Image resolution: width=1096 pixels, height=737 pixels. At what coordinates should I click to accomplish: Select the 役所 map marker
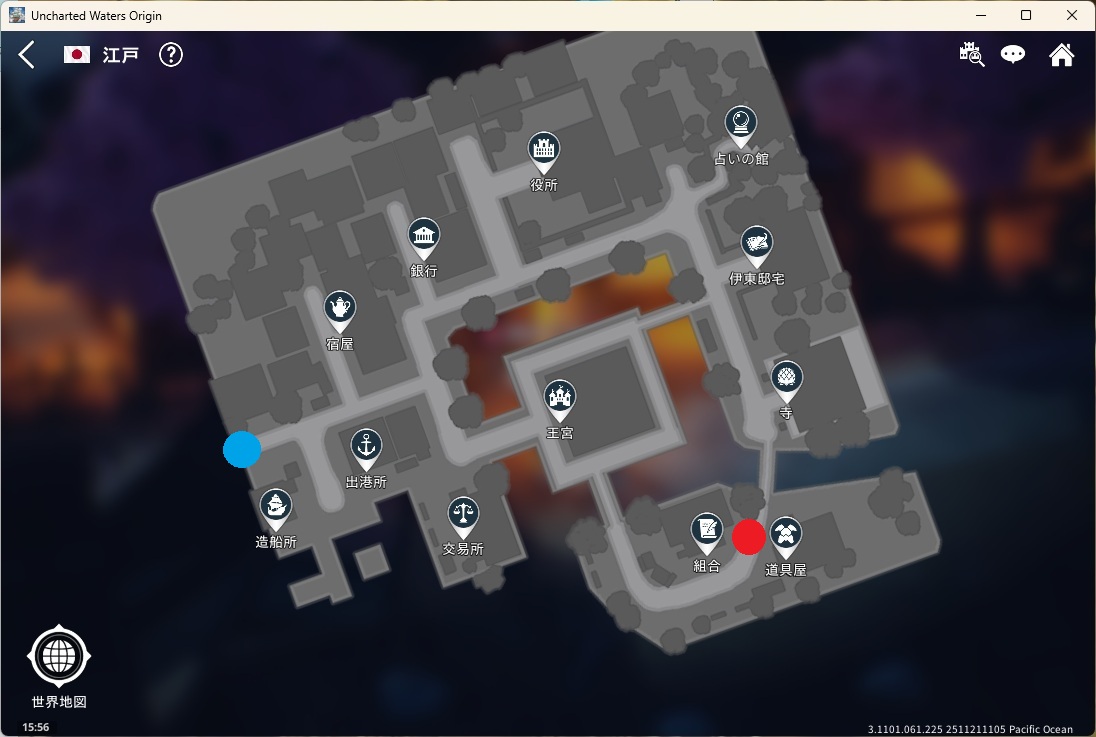(544, 152)
